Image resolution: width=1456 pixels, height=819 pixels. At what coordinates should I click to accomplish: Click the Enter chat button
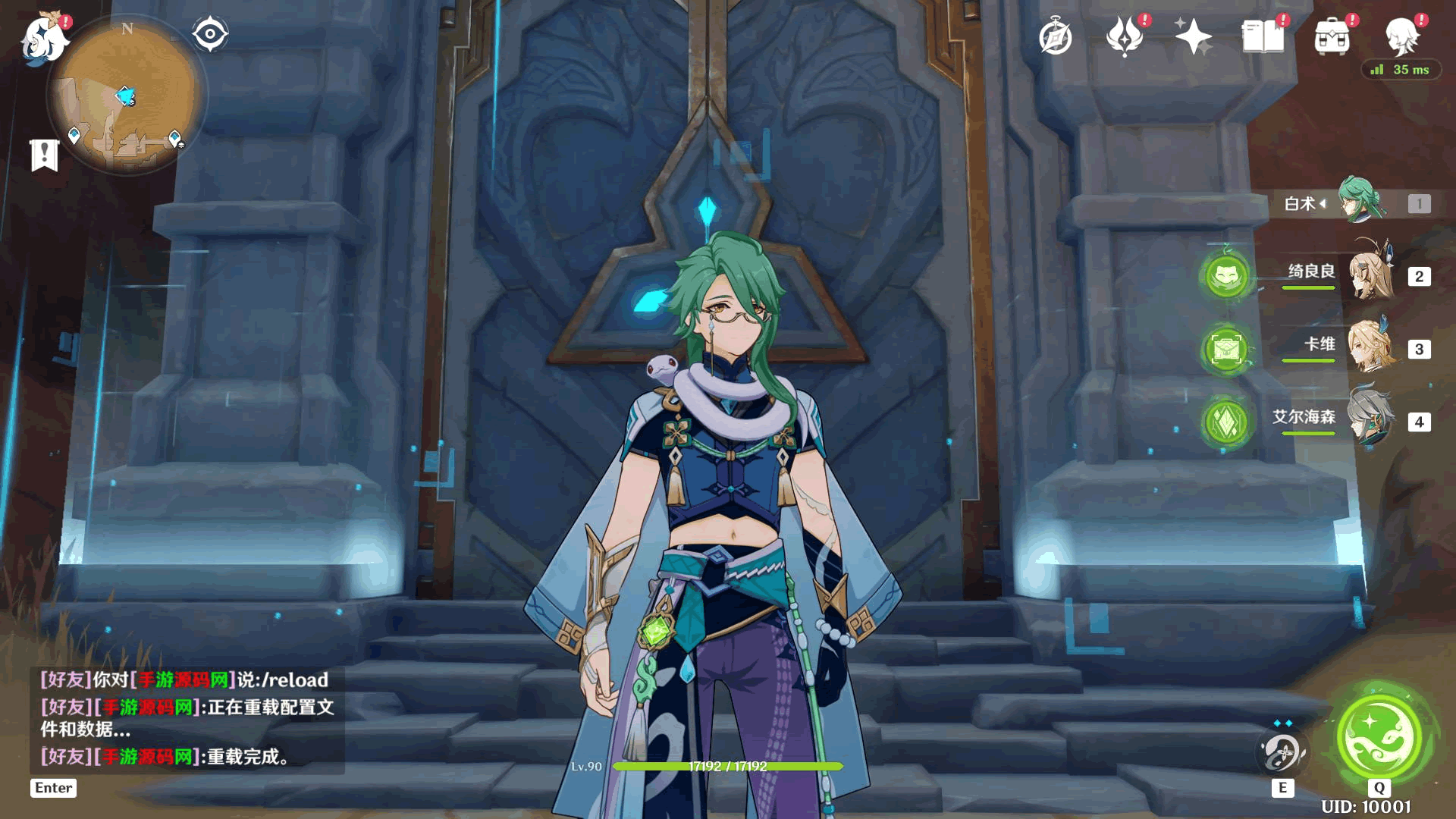(53, 788)
